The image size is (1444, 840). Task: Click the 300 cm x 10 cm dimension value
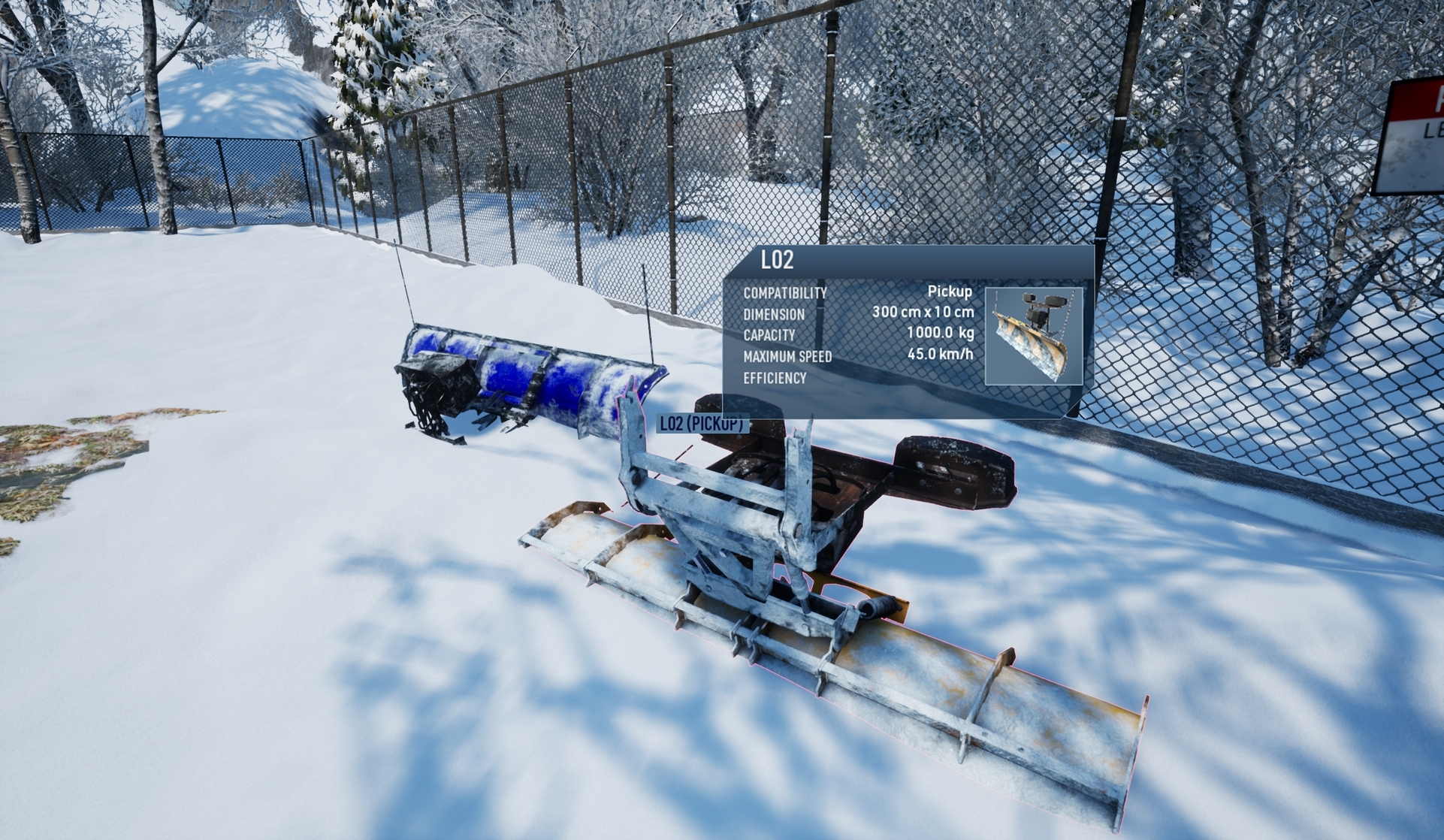923,313
